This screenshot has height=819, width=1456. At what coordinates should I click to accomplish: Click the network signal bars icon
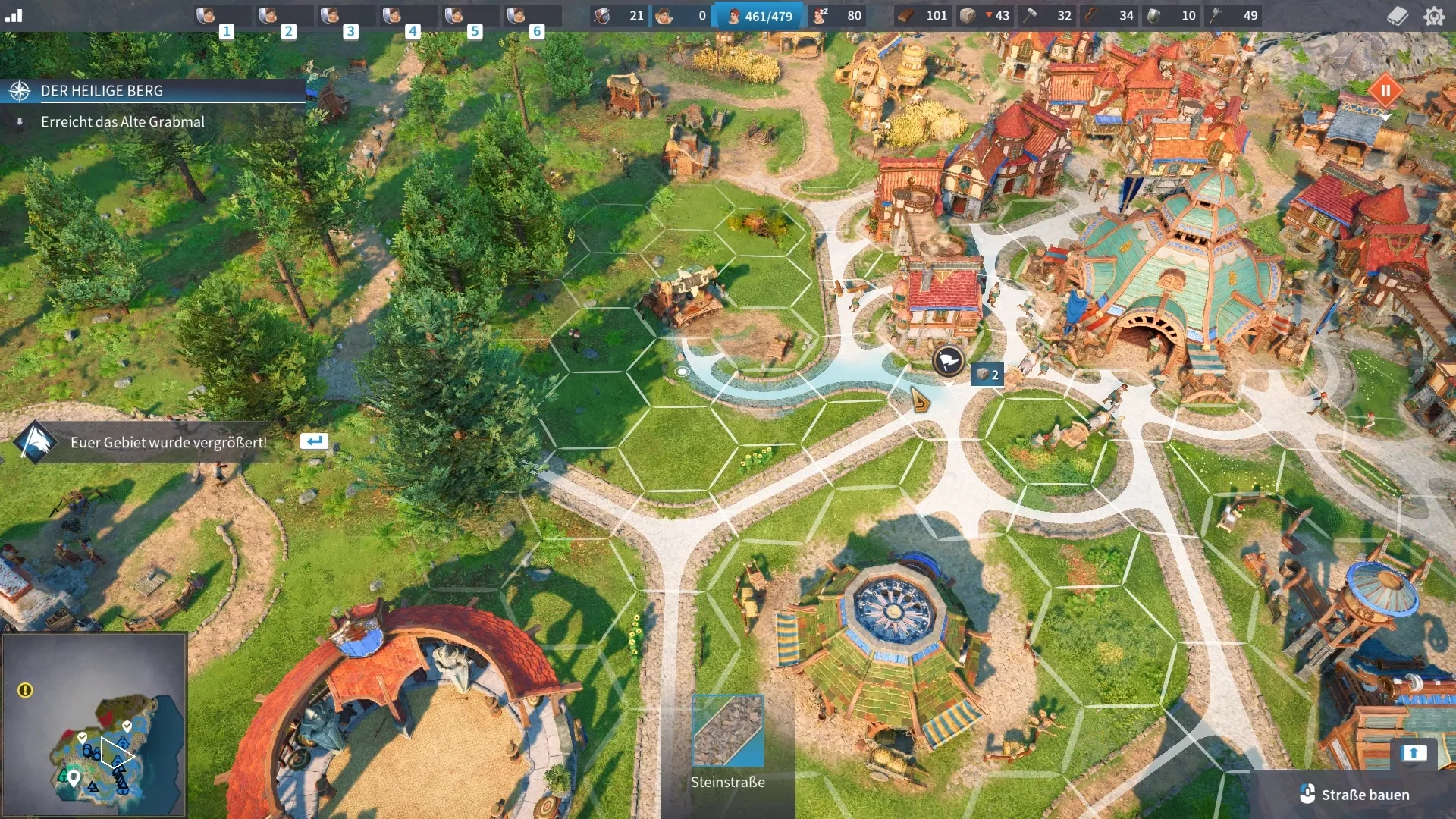click(14, 16)
